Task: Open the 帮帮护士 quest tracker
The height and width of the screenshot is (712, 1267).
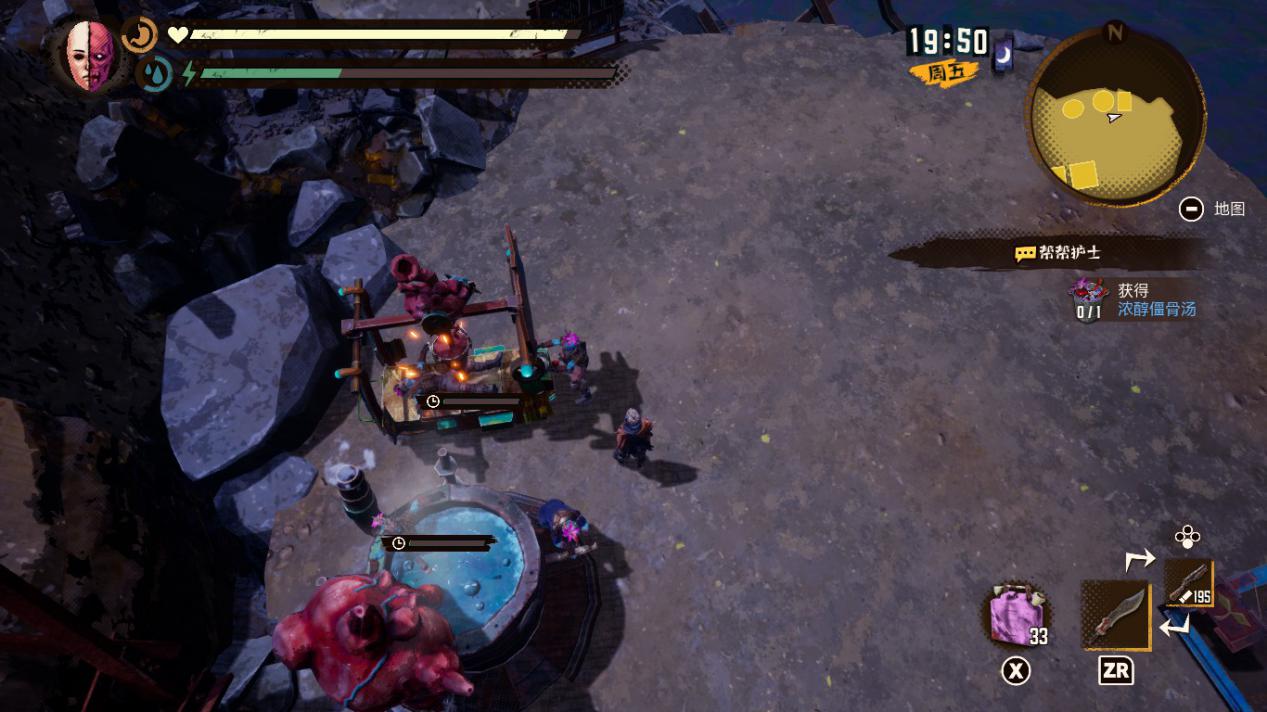Action: [x=1058, y=254]
